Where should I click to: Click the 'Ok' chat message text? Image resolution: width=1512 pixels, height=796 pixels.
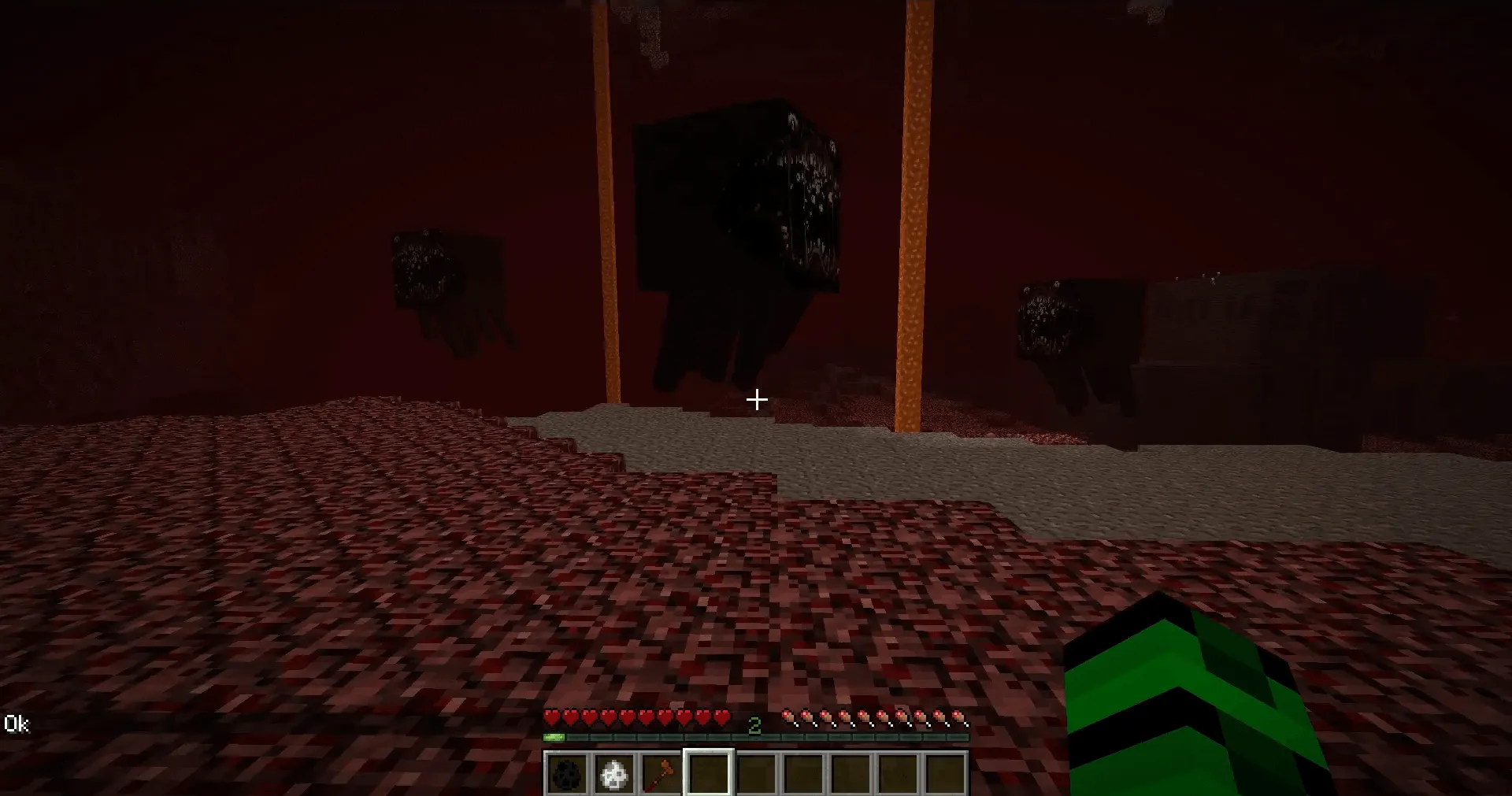pyautogui.click(x=18, y=724)
